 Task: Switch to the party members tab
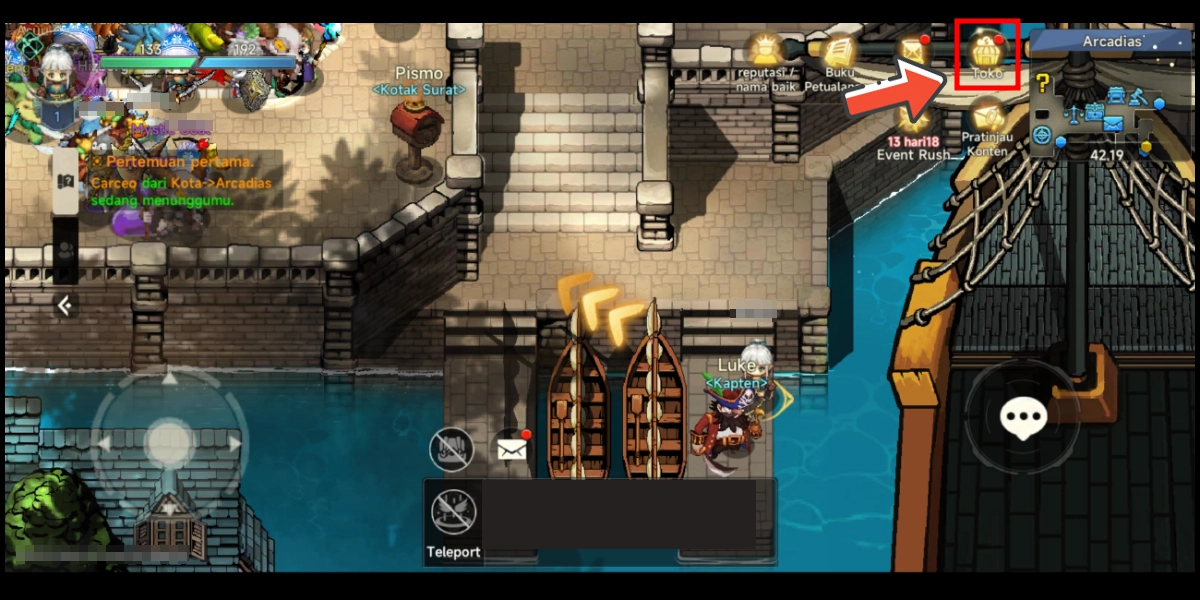[x=66, y=250]
